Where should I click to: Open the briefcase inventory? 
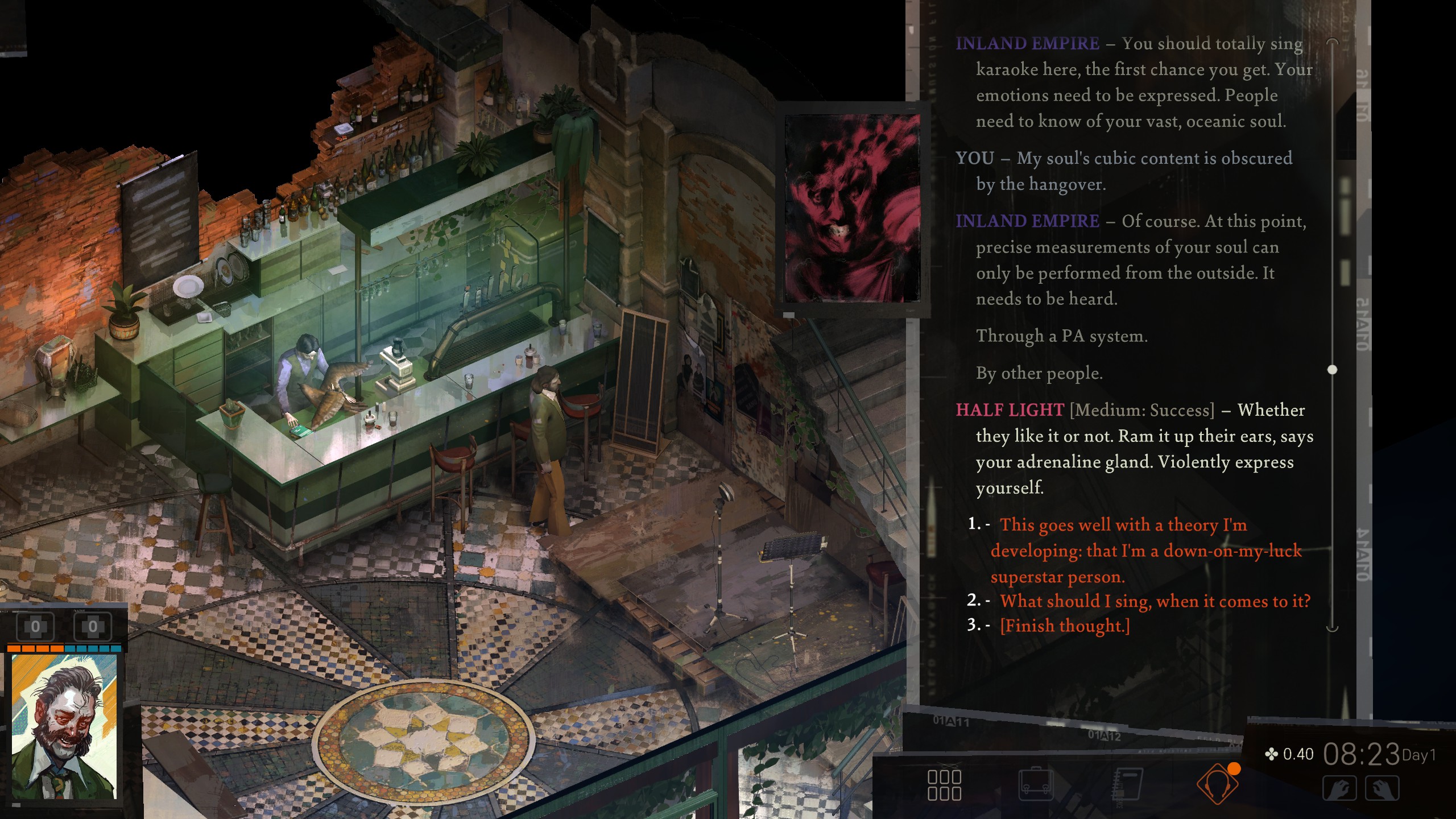tap(1036, 785)
